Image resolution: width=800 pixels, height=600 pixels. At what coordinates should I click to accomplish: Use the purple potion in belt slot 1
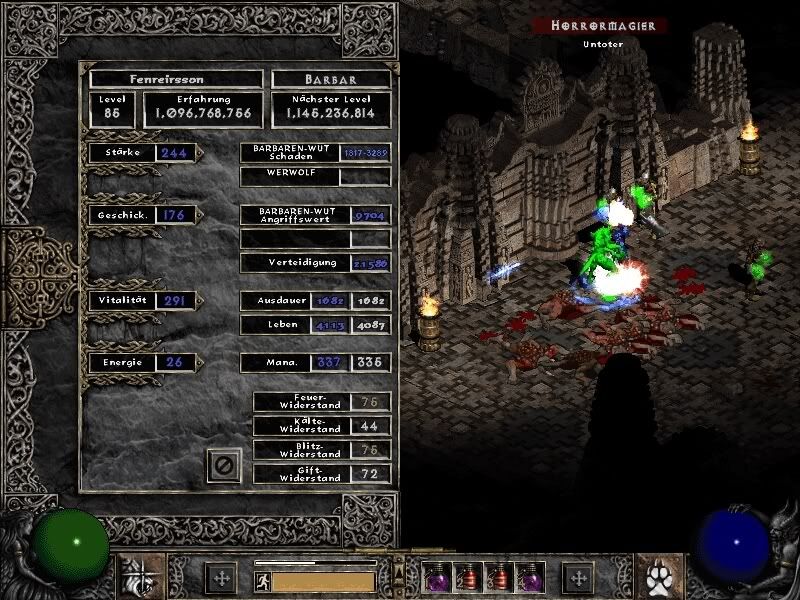click(437, 578)
